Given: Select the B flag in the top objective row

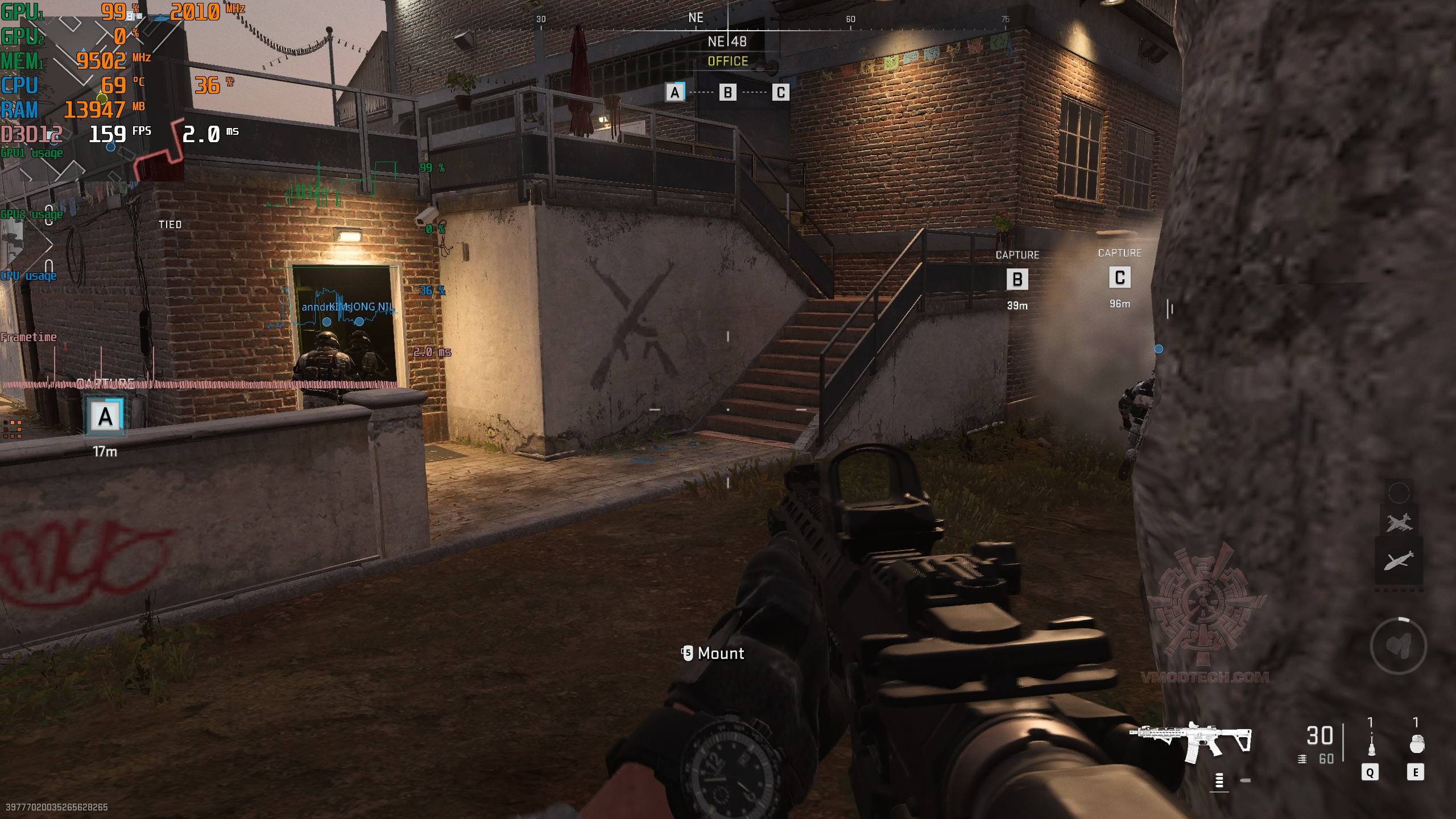Looking at the screenshot, I should (728, 92).
